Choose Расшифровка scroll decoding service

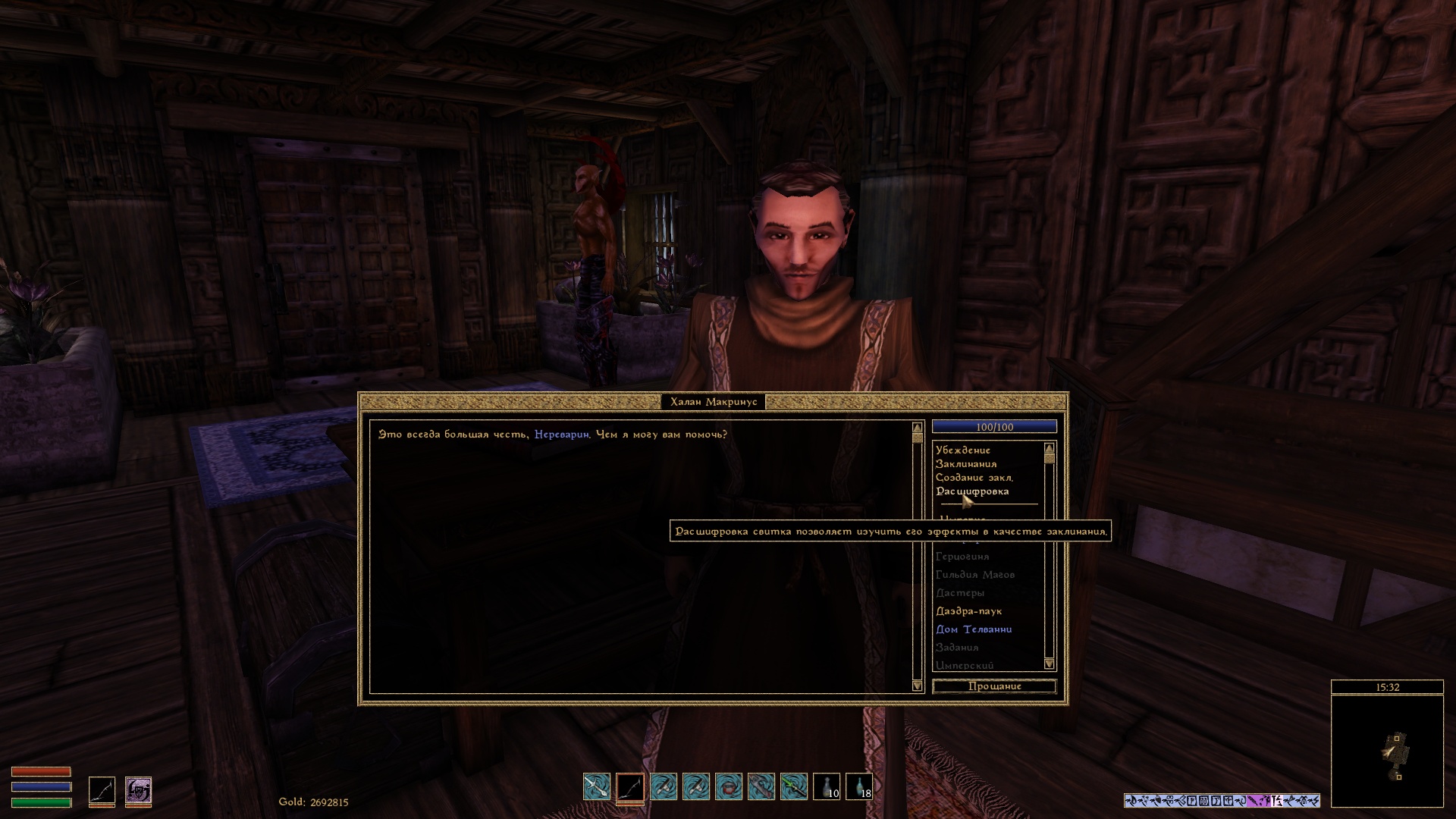(x=972, y=491)
